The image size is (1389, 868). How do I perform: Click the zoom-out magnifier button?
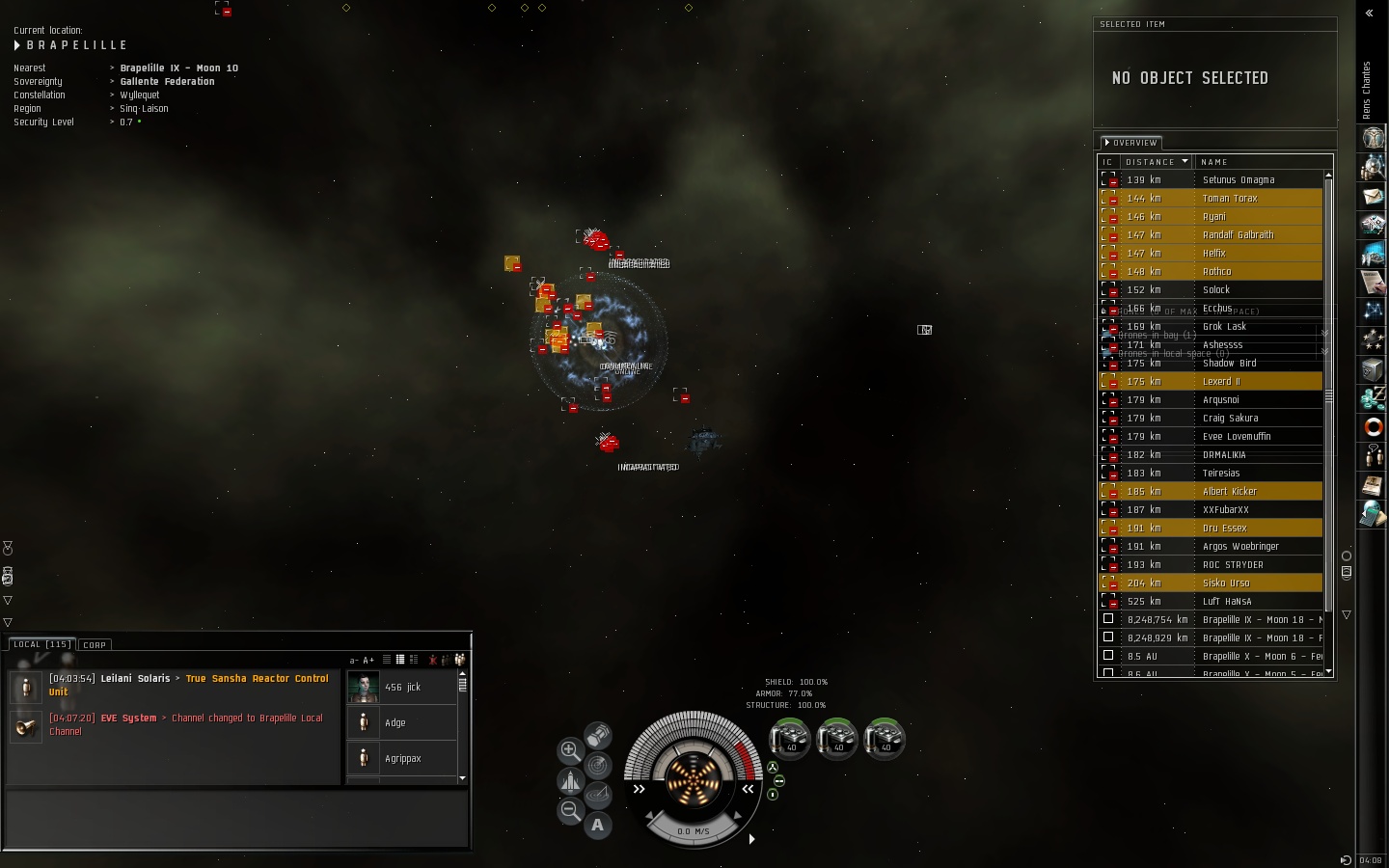tap(570, 810)
